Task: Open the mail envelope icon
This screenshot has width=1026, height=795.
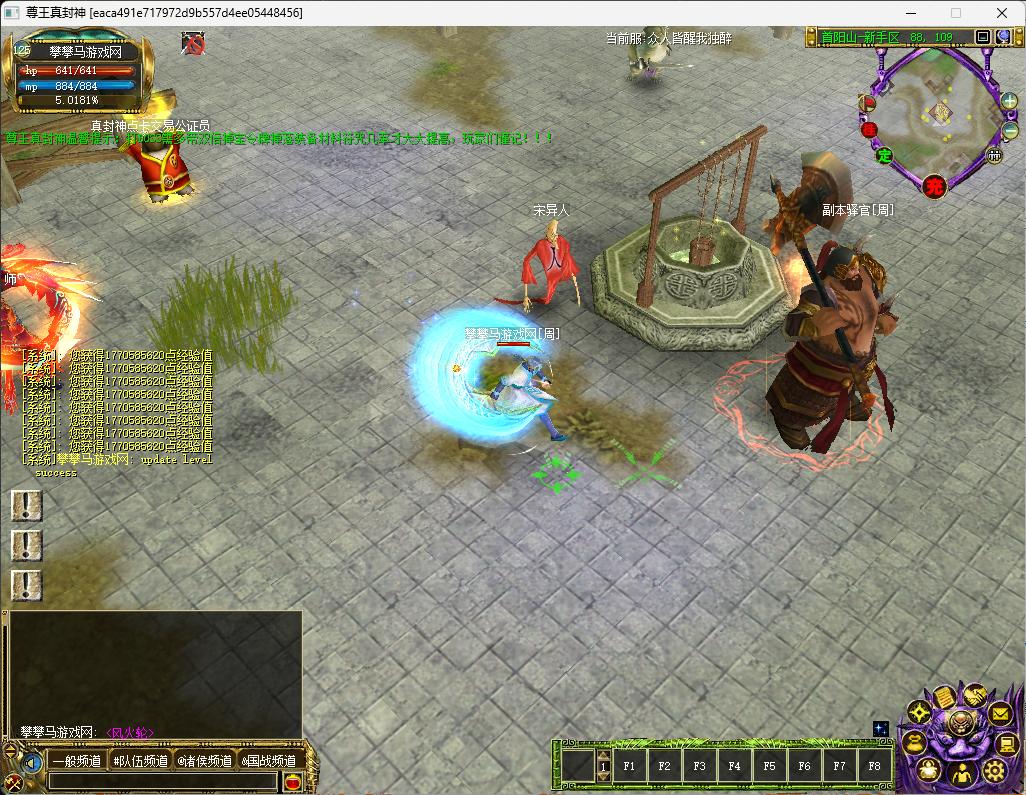Action: pyautogui.click(x=1000, y=713)
